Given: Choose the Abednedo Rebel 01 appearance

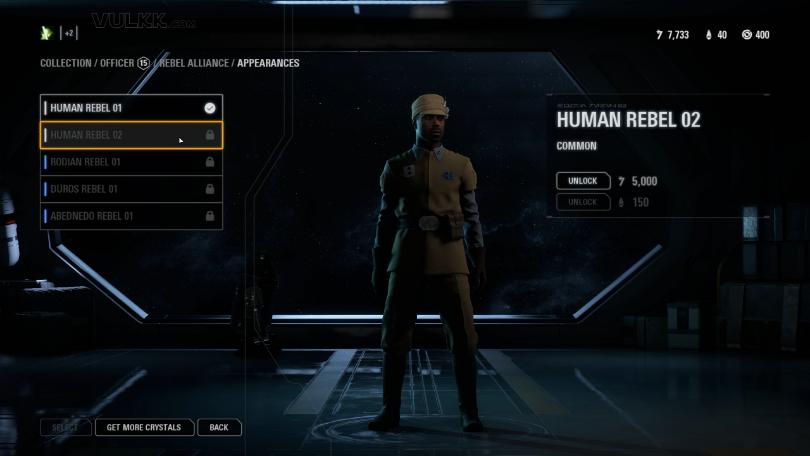Looking at the screenshot, I should tap(130, 216).
